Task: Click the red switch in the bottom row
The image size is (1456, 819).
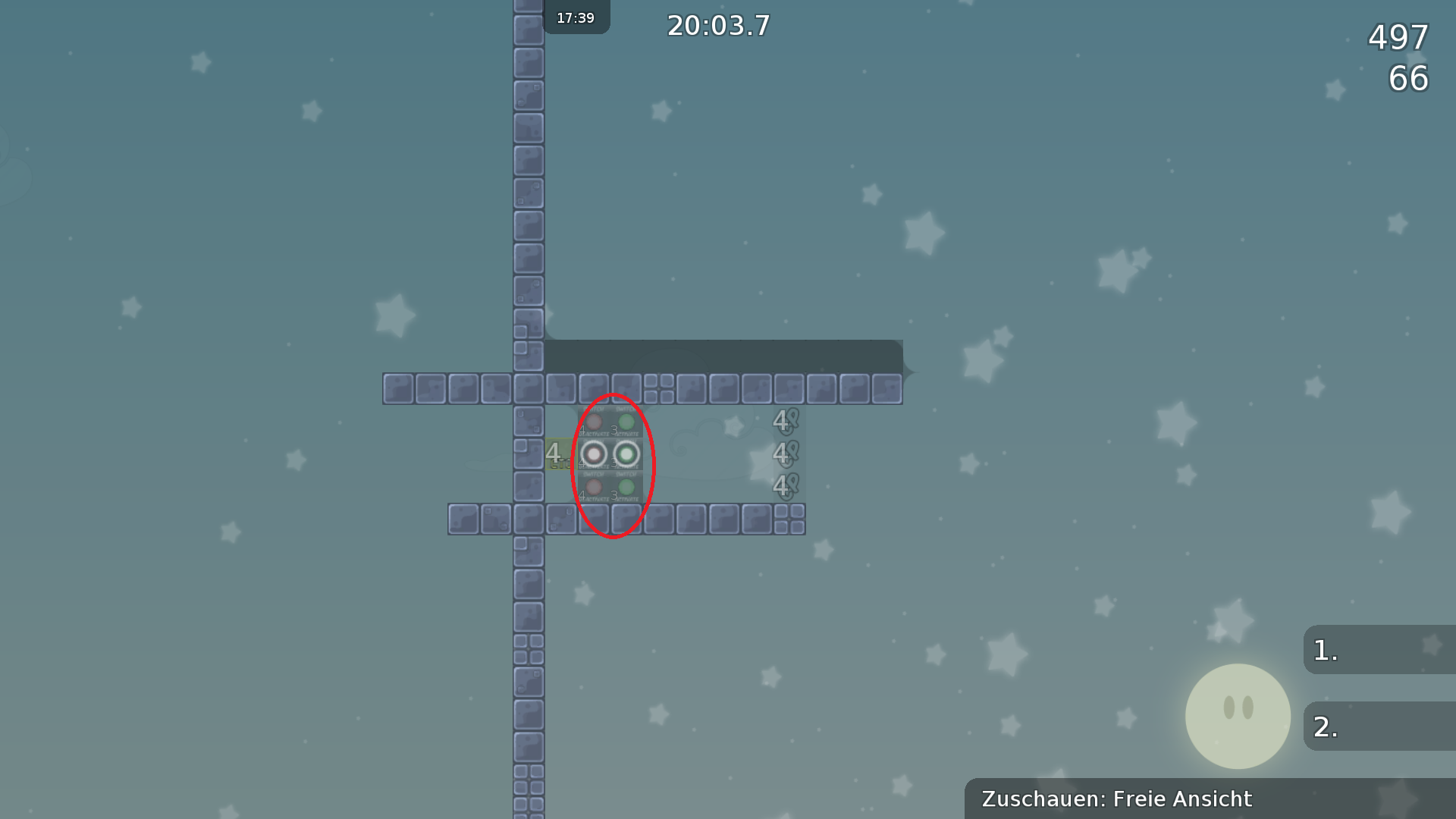Action: pos(595,486)
